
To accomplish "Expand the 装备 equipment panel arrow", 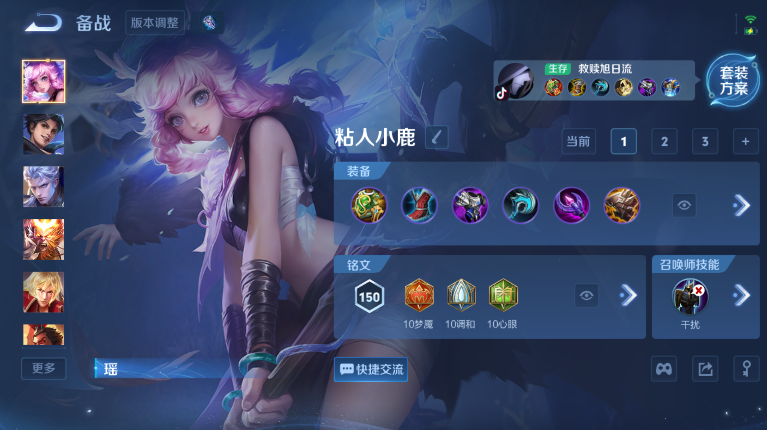I will [741, 205].
